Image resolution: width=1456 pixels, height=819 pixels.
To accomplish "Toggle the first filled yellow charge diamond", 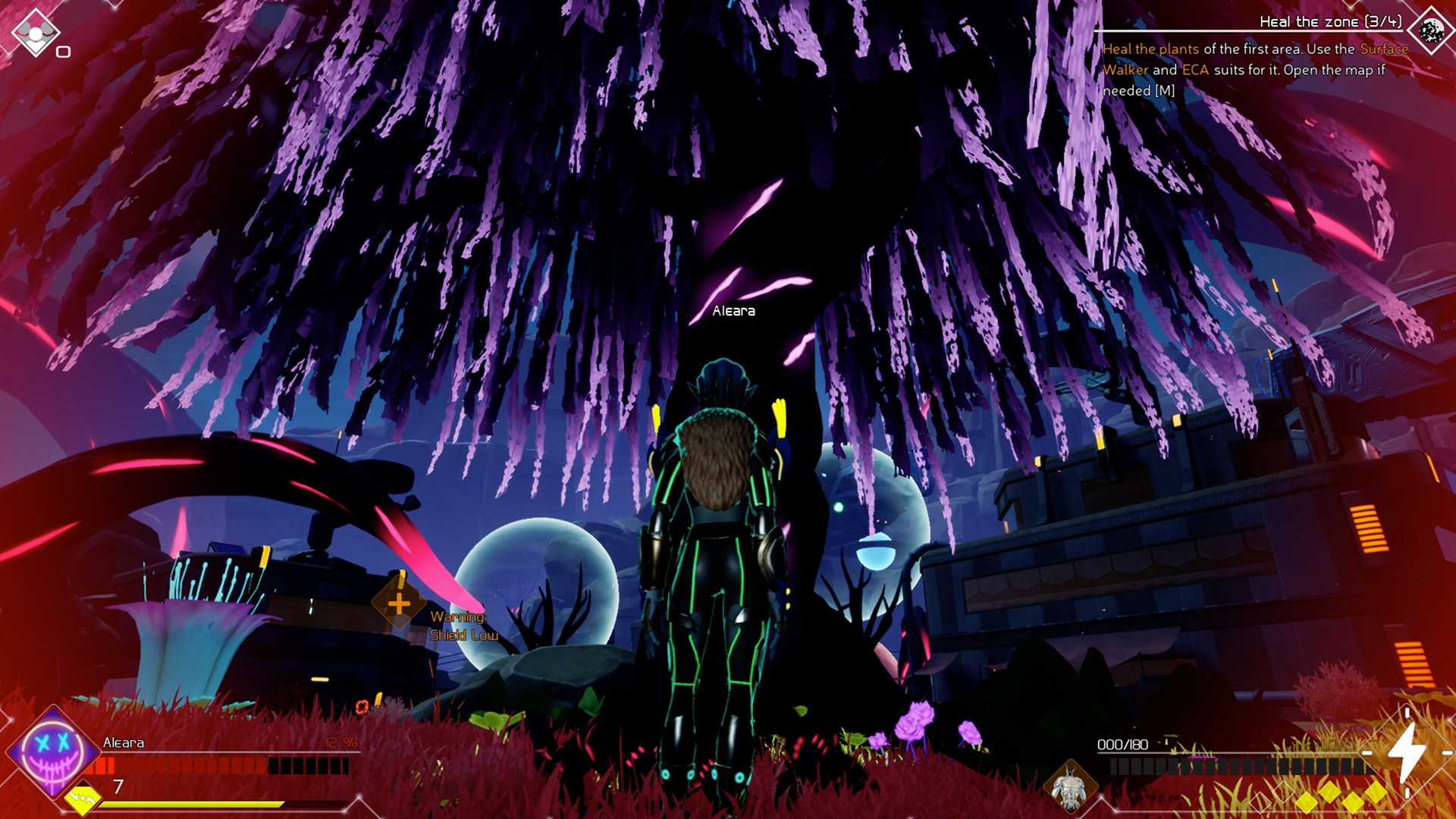I will [x=1308, y=804].
